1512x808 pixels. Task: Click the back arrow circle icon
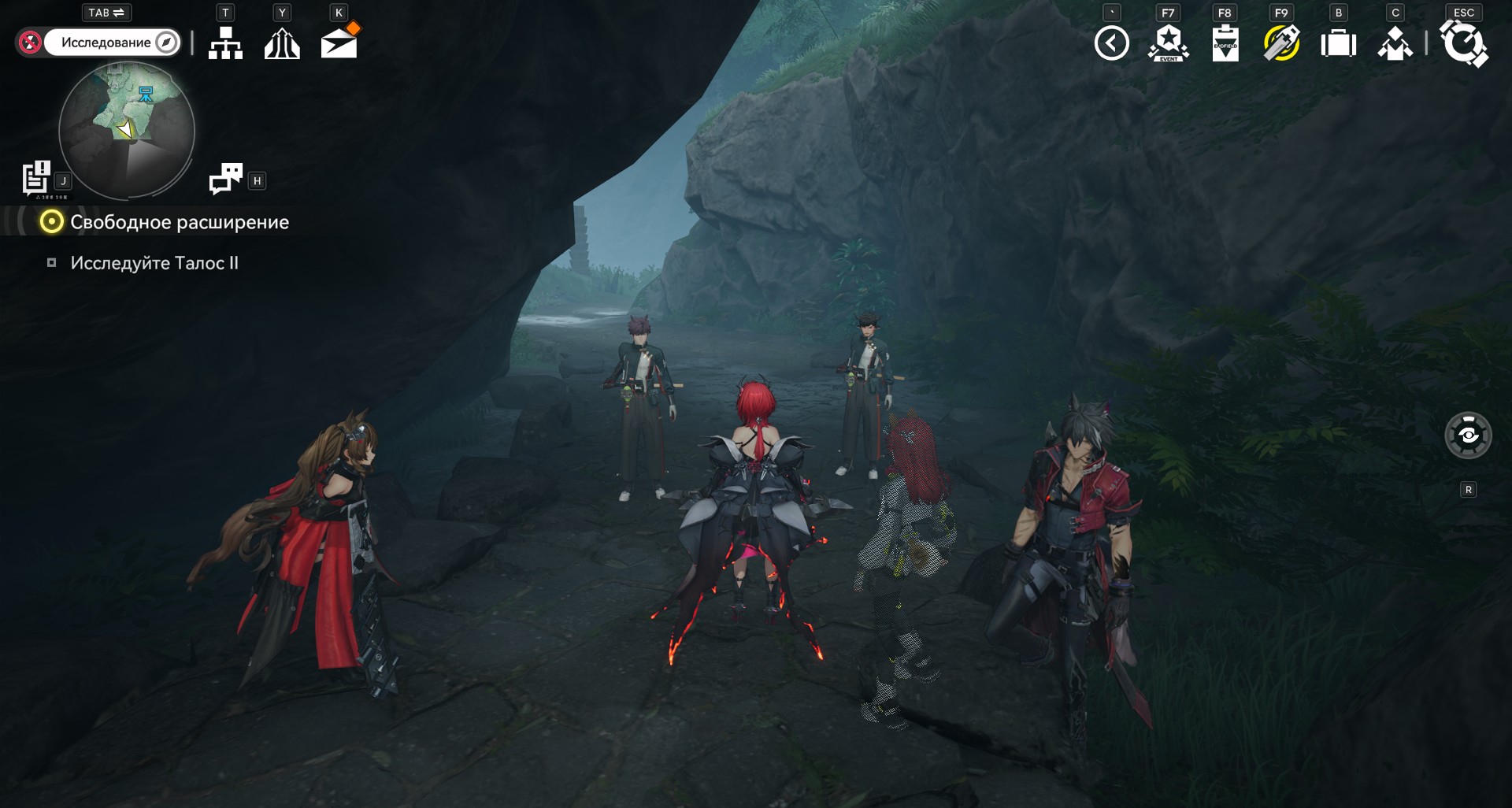pyautogui.click(x=1111, y=43)
